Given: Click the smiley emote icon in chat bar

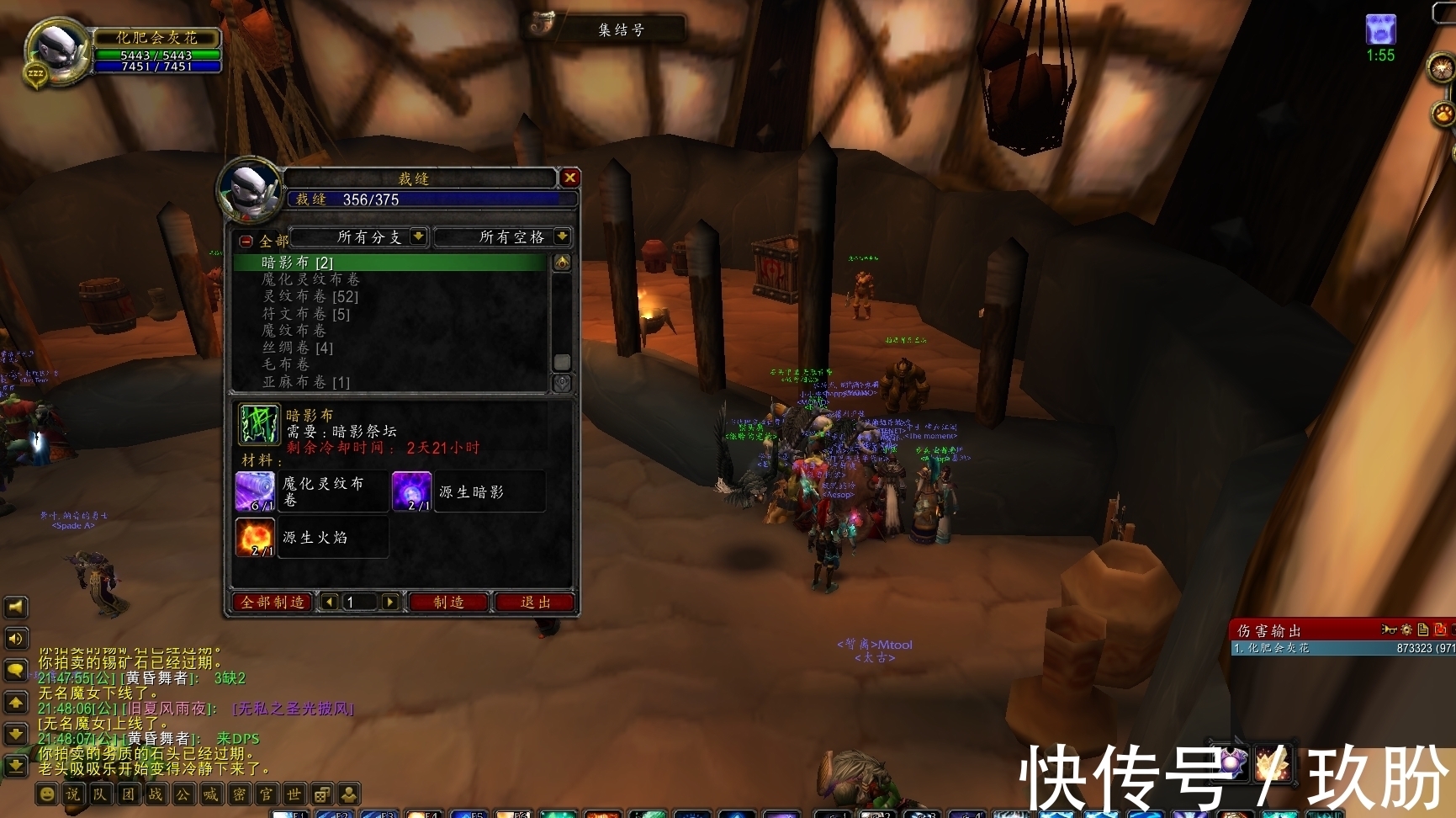Looking at the screenshot, I should [x=46, y=794].
